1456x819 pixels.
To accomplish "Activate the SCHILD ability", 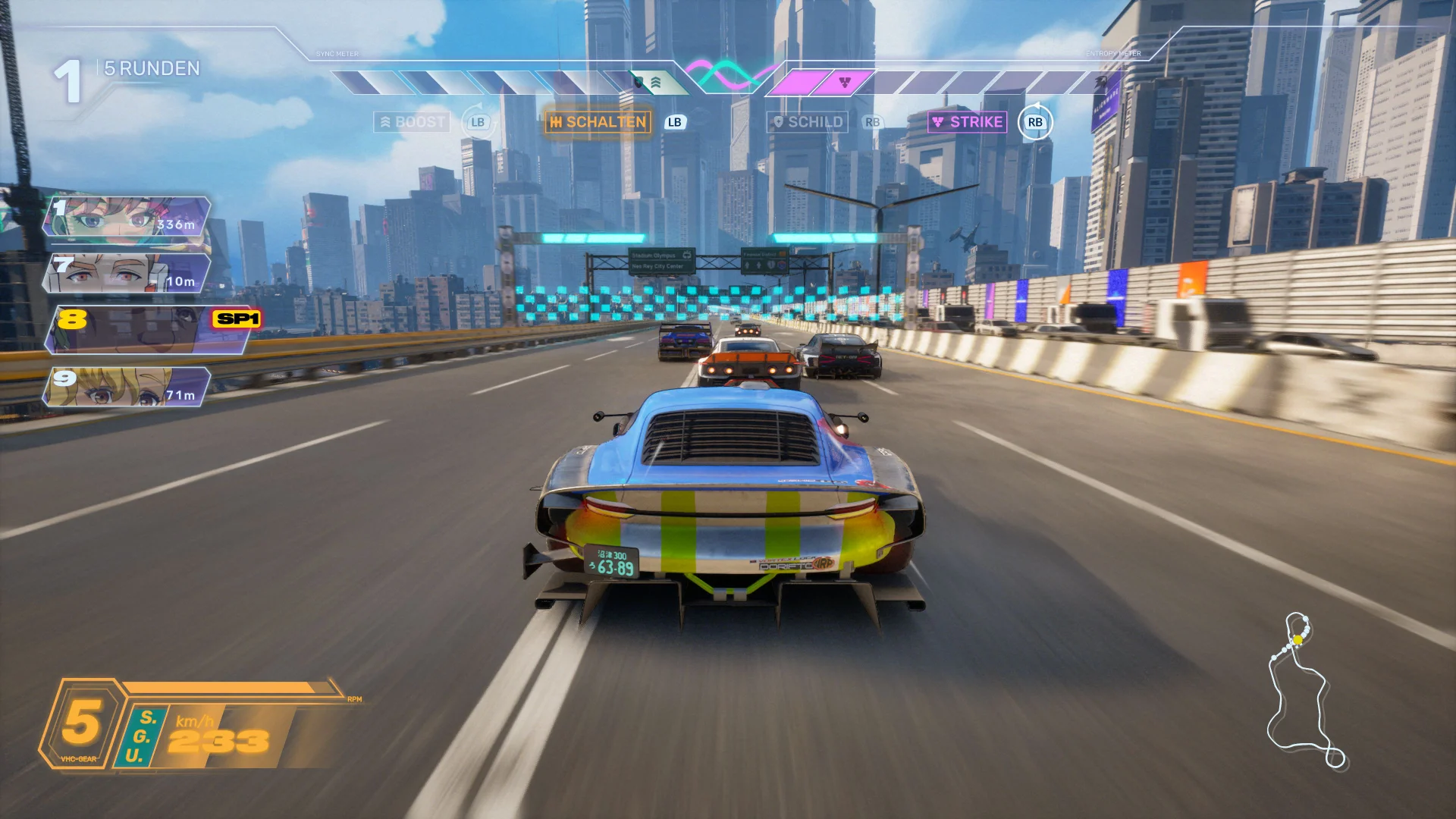I will pos(808,122).
